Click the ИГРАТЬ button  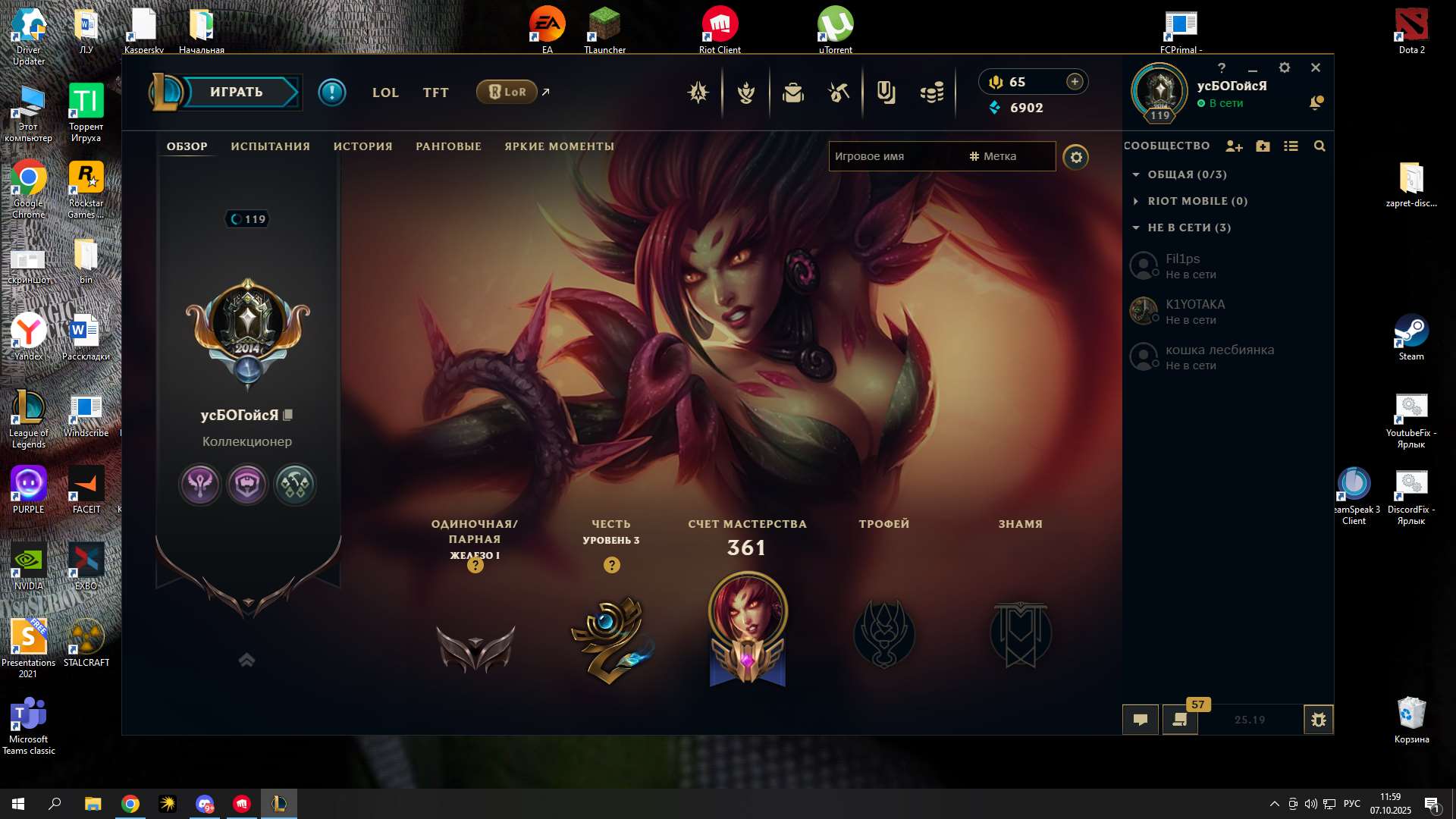235,92
